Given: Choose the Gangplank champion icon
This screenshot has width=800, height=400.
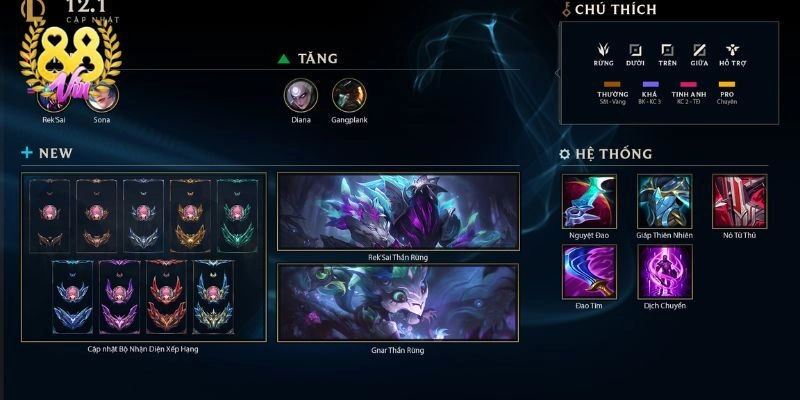Looking at the screenshot, I should point(349,95).
